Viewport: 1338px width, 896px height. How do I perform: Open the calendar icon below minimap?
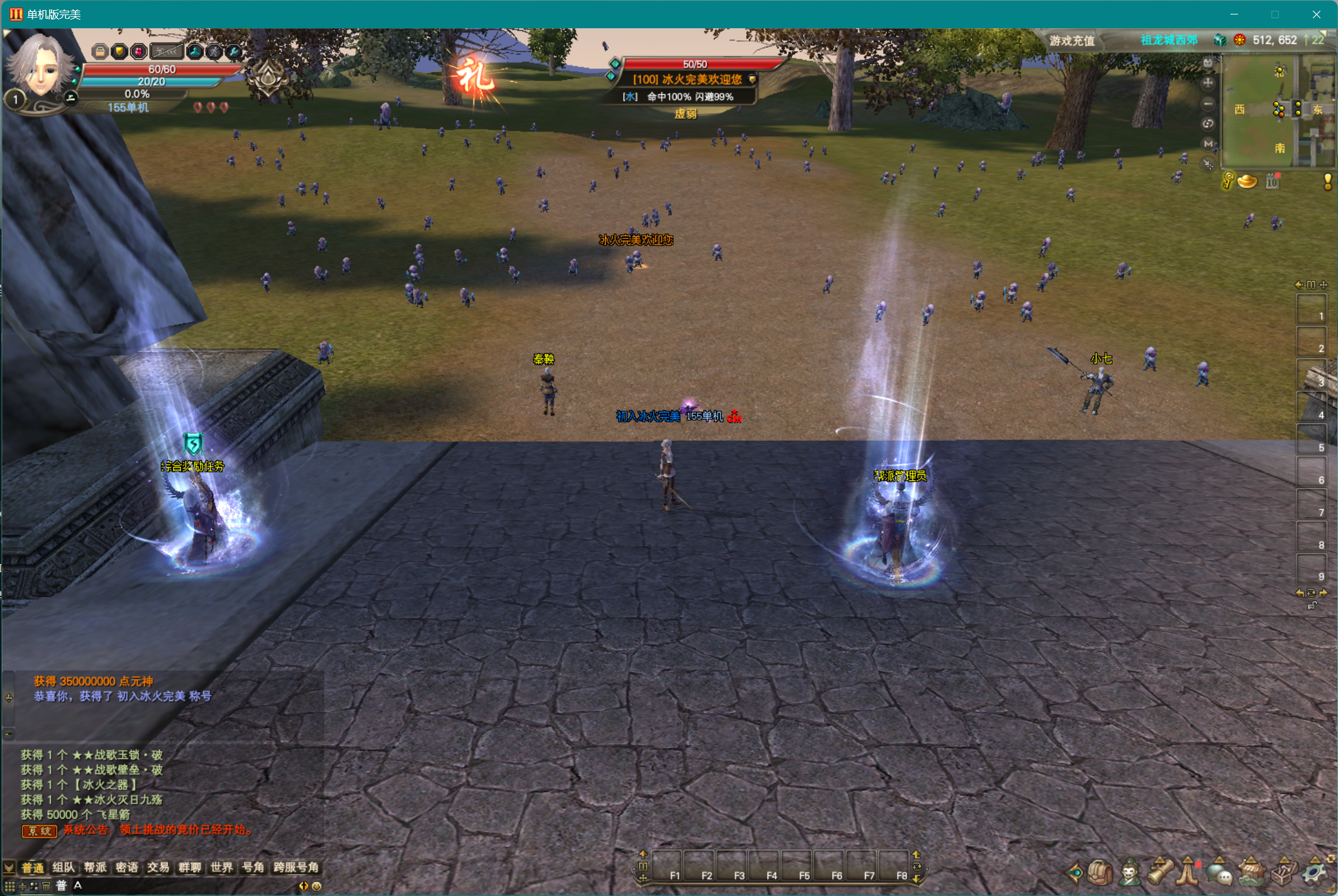1273,182
